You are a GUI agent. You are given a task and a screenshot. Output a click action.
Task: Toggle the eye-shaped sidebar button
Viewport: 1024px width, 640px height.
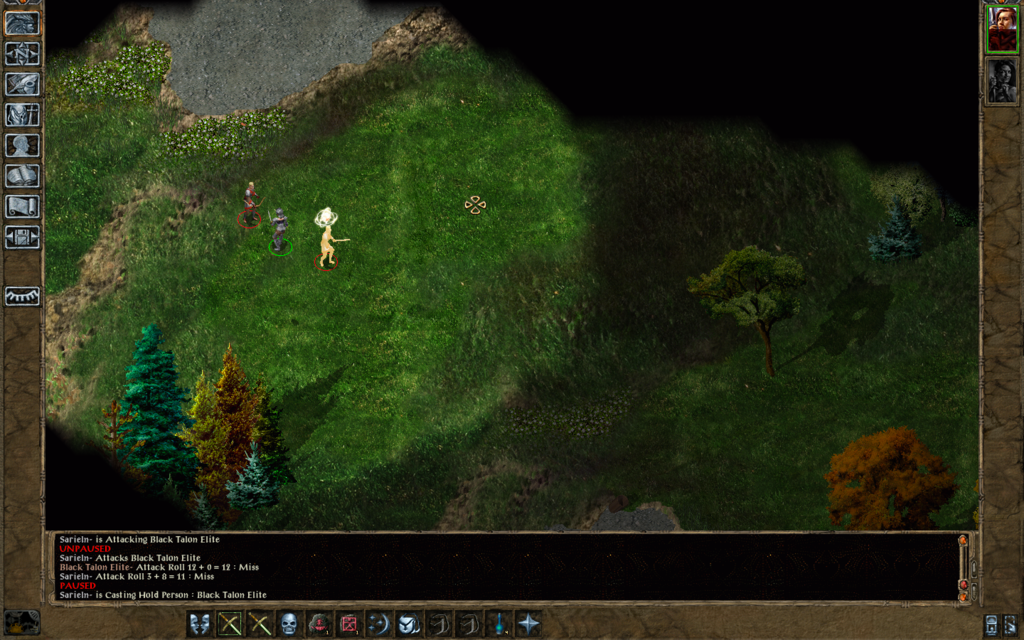[x=22, y=296]
